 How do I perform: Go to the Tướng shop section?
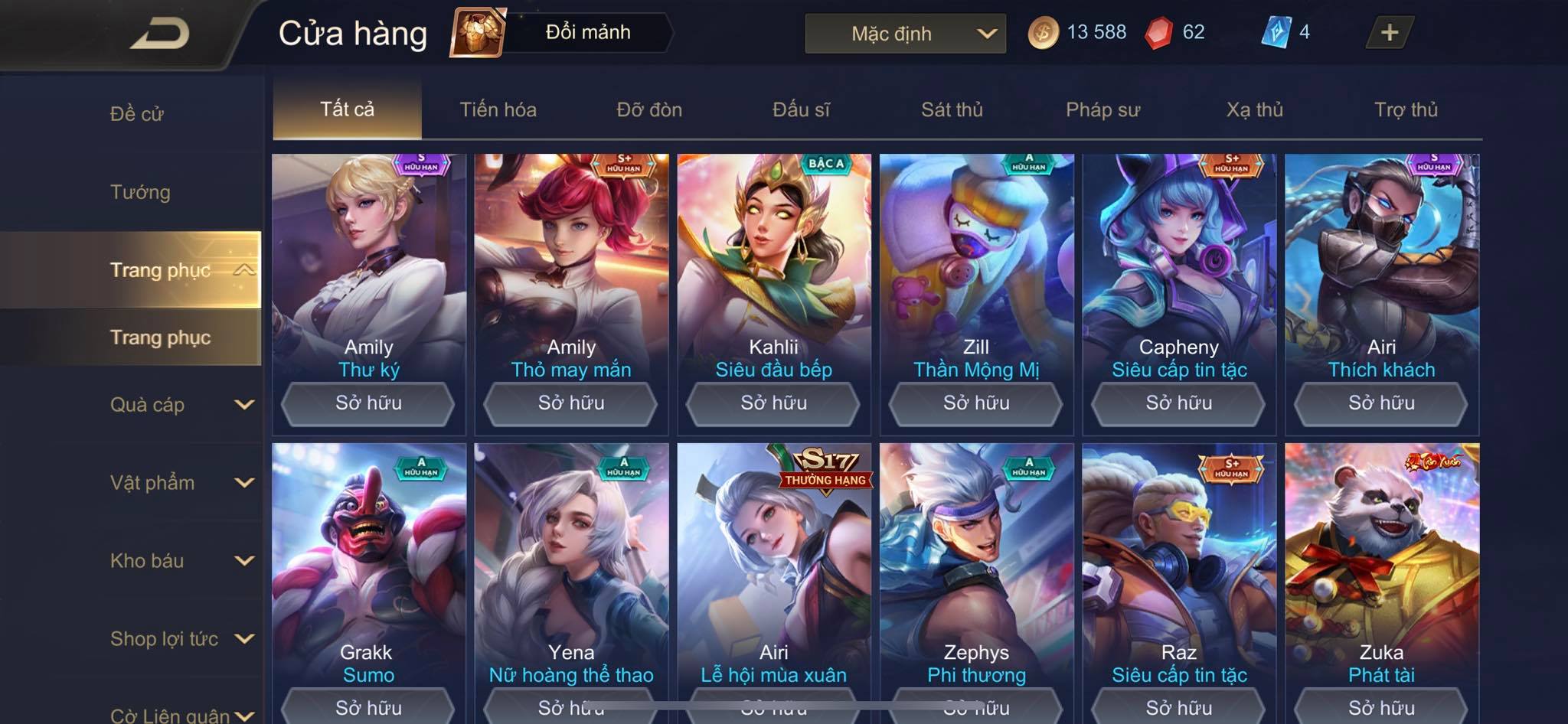140,192
